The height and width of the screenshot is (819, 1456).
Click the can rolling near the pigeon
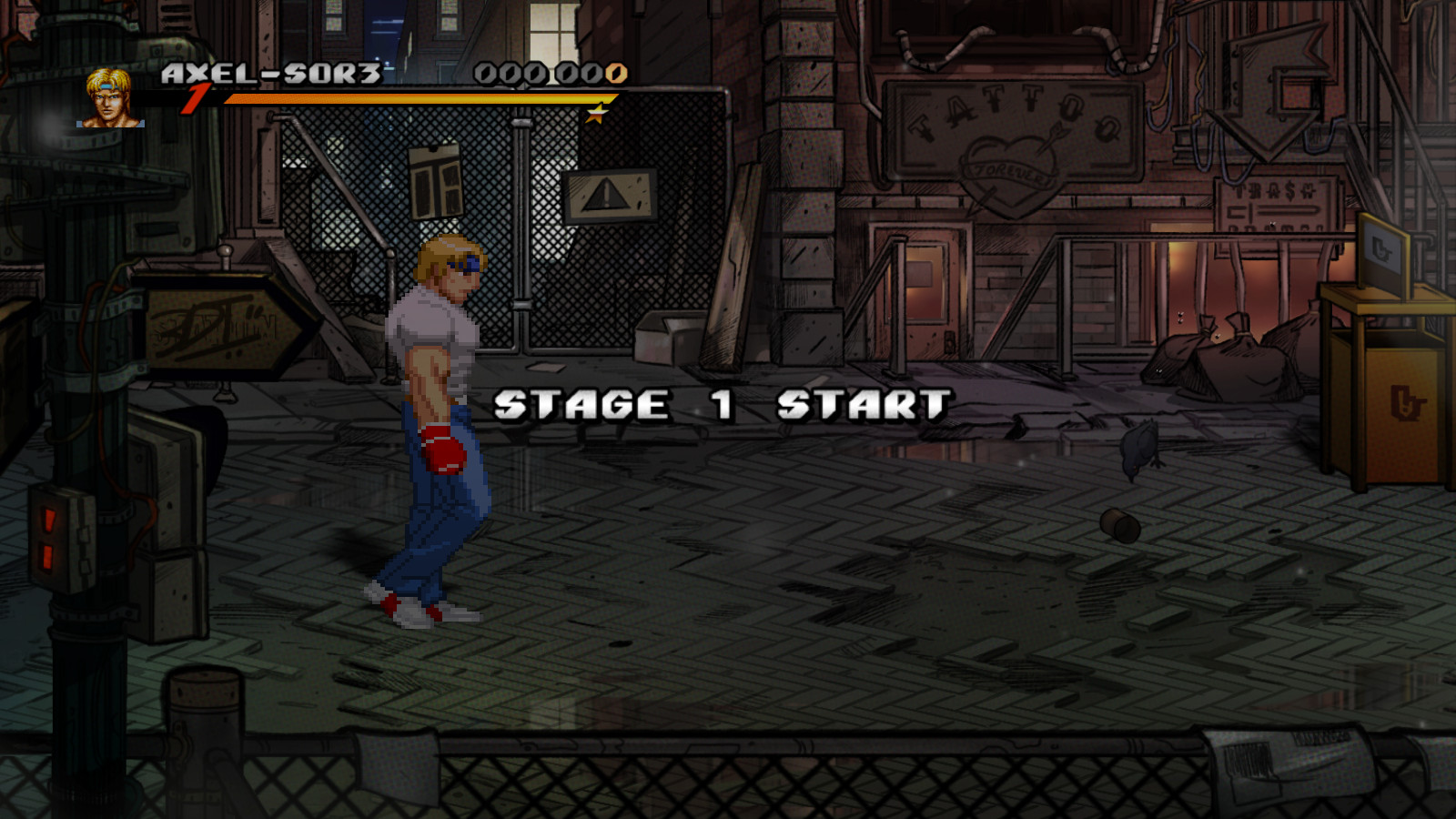tap(1121, 525)
